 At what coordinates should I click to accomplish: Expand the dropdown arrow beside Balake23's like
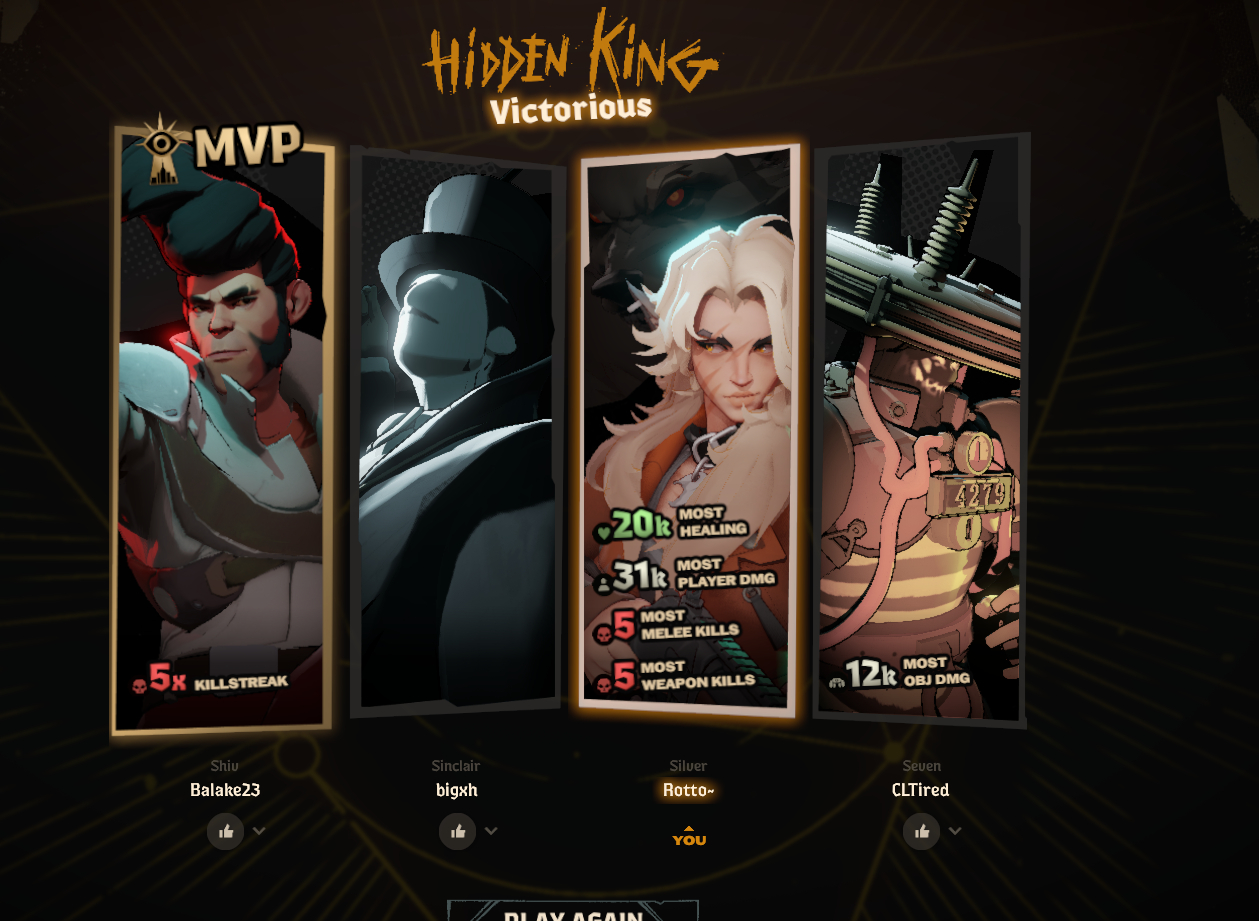pyautogui.click(x=260, y=831)
